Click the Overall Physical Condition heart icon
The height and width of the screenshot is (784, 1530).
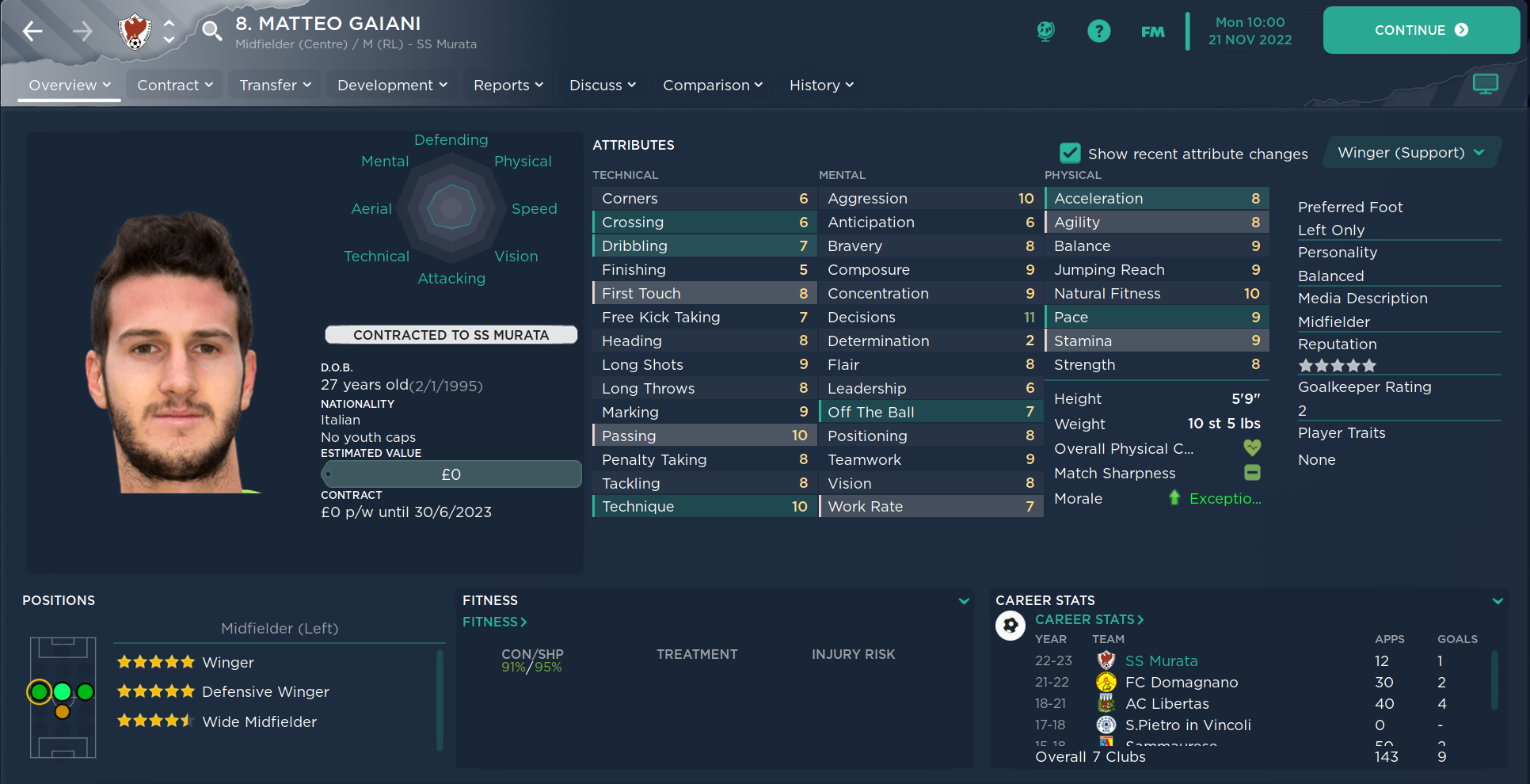(1252, 448)
